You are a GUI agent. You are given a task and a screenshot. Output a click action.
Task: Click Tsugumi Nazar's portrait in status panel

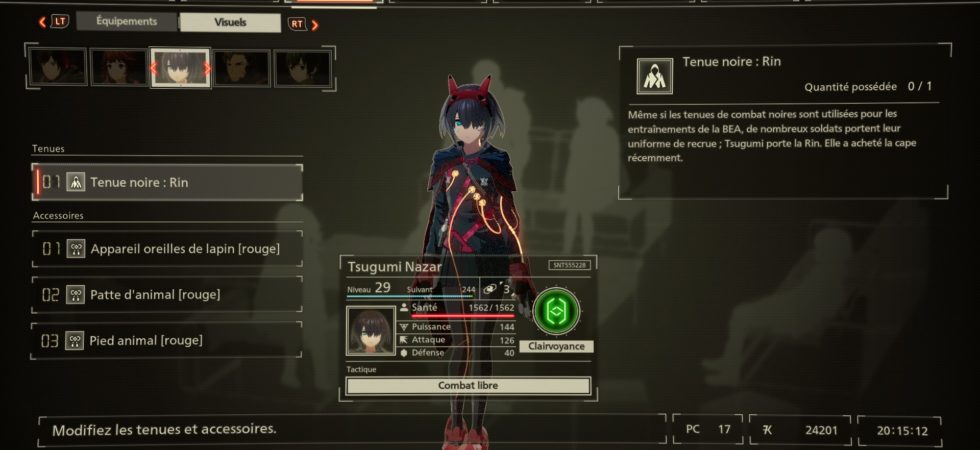pyautogui.click(x=371, y=329)
